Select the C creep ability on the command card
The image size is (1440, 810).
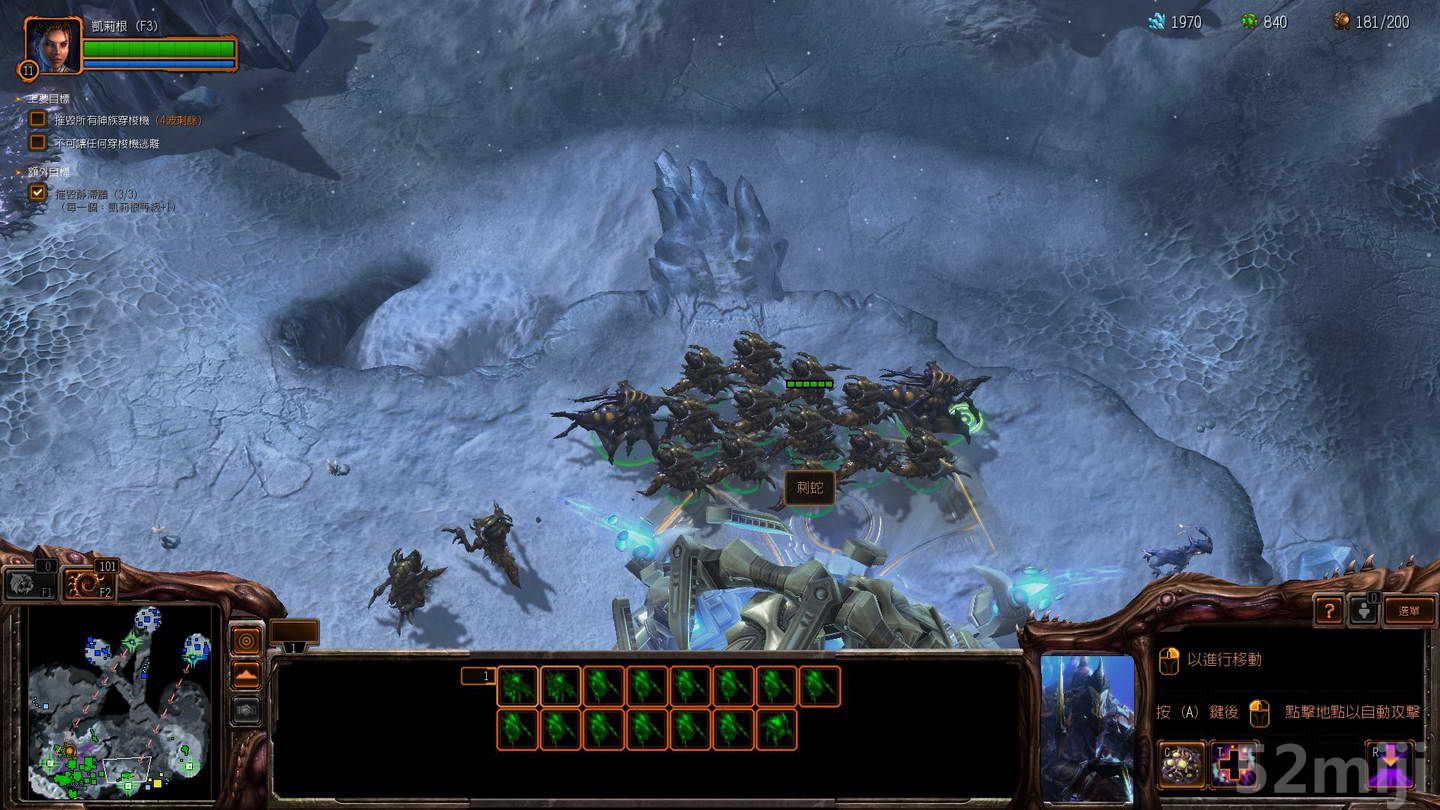click(x=1182, y=764)
